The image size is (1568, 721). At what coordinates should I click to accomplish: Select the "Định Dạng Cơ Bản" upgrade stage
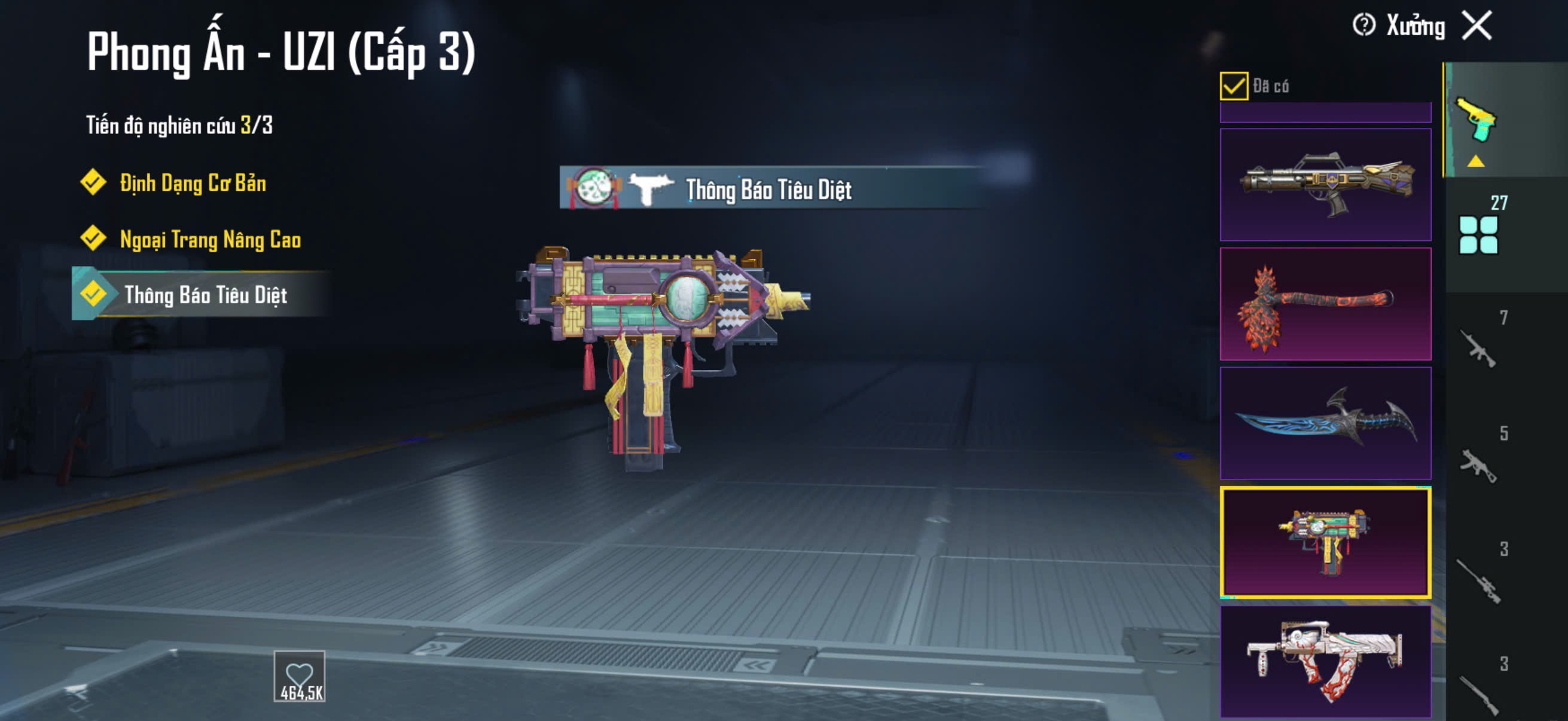(x=193, y=183)
